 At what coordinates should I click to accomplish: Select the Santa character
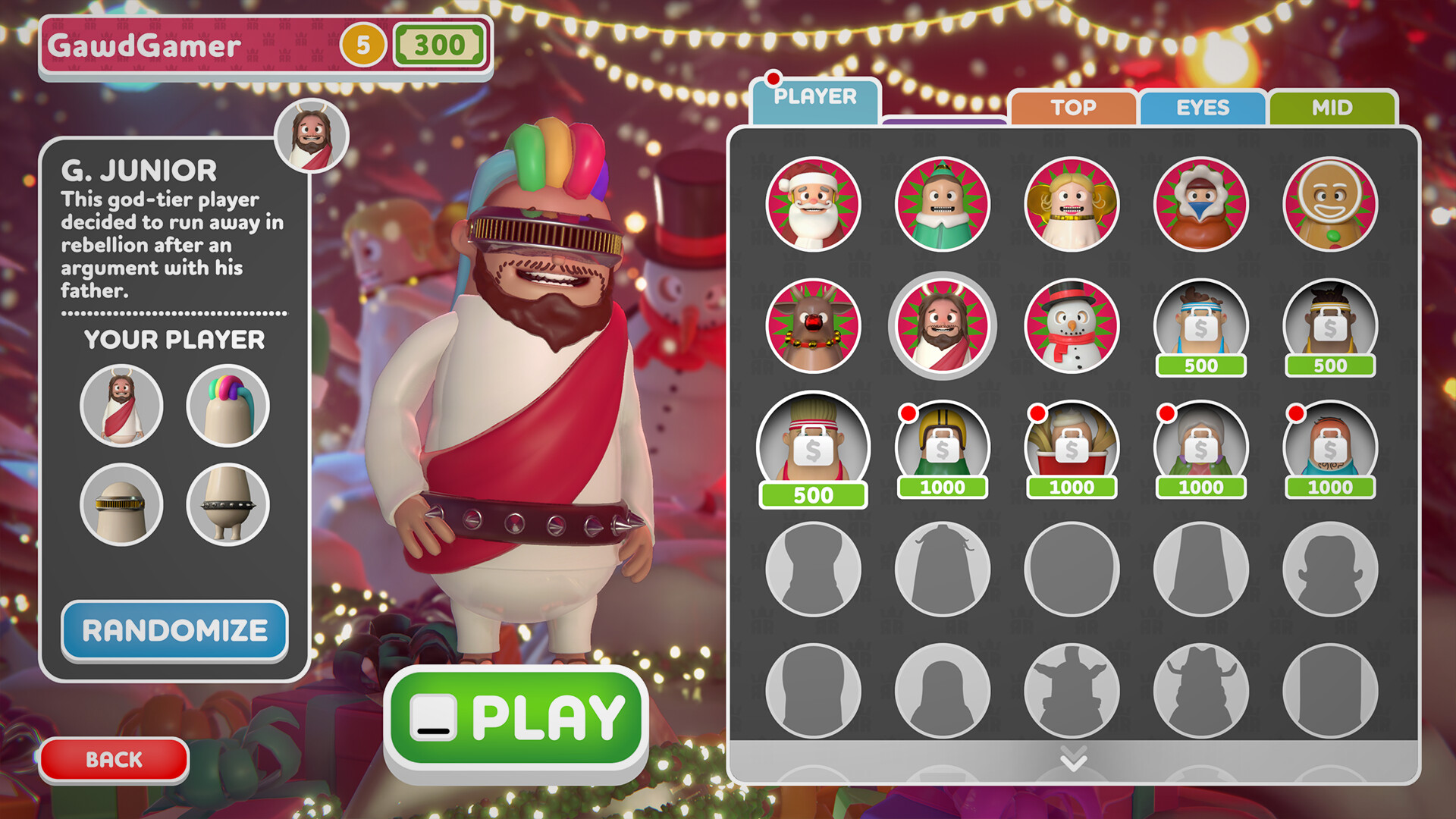(x=813, y=202)
